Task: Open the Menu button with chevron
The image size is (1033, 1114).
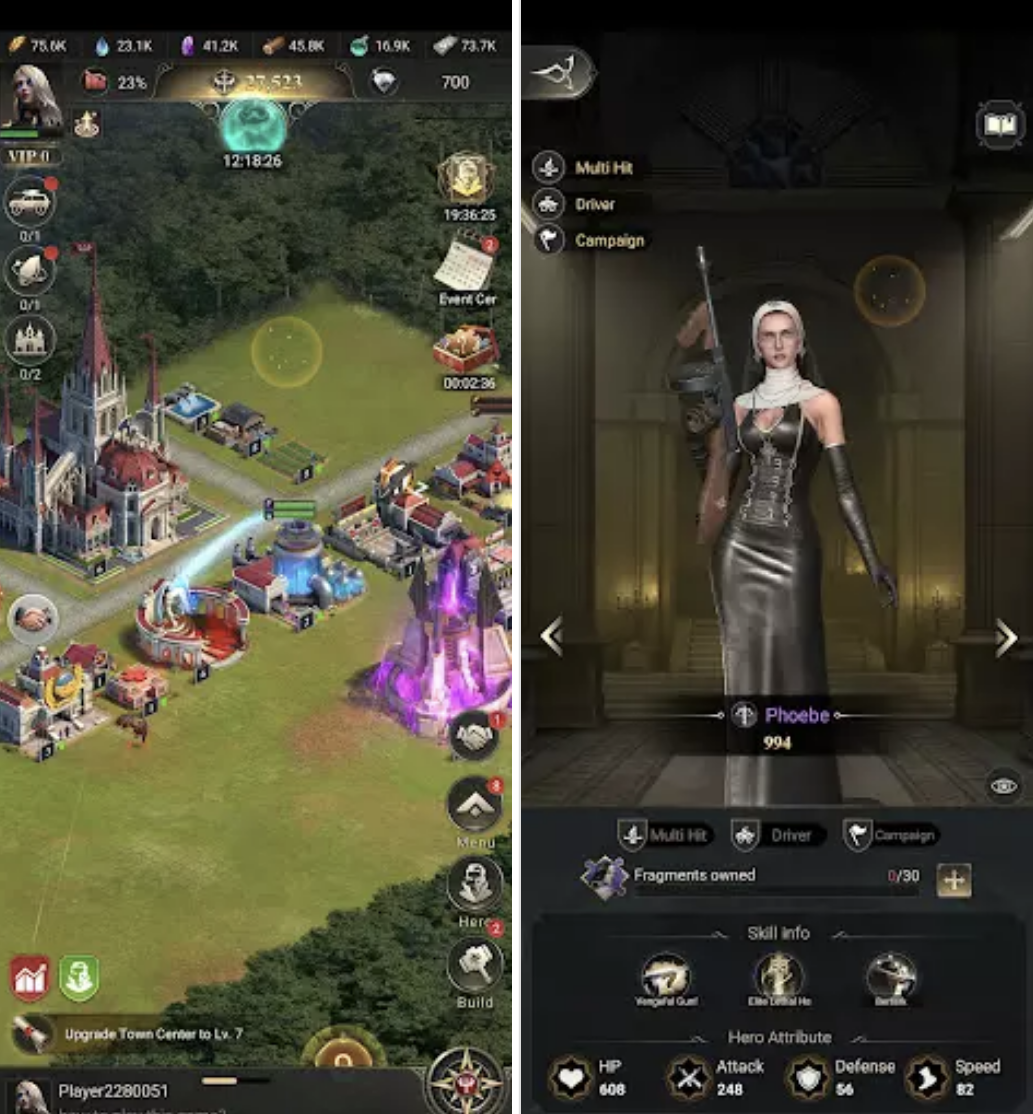Action: [474, 804]
